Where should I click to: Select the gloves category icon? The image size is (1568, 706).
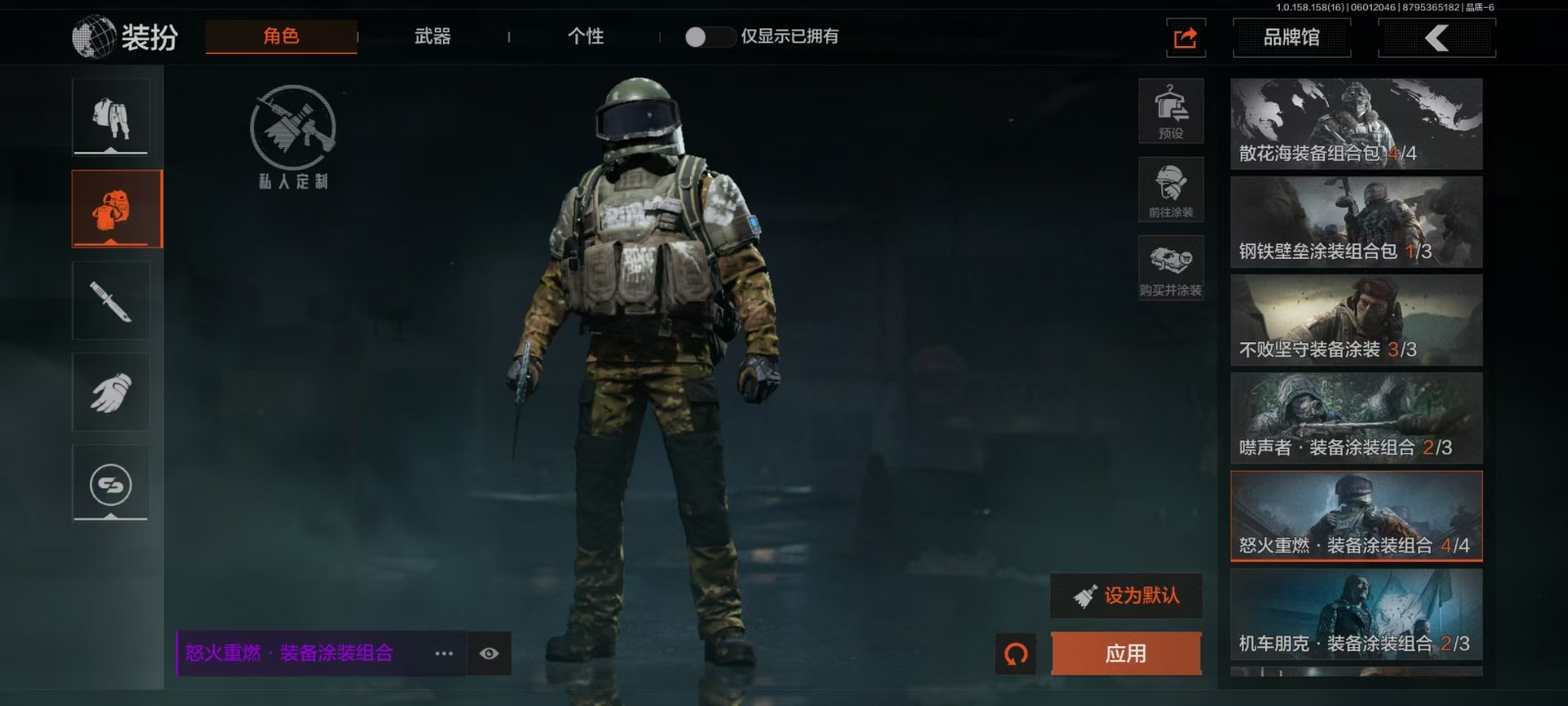click(111, 392)
